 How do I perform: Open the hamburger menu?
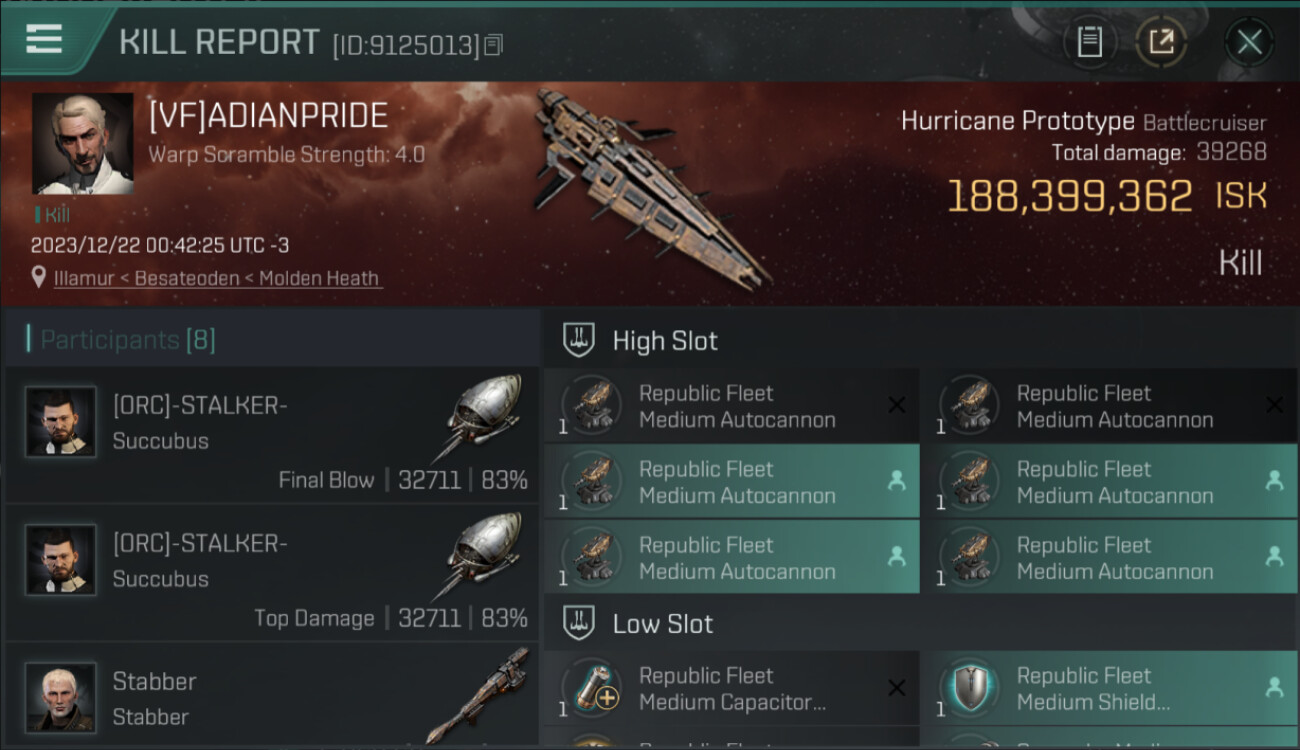click(x=44, y=40)
